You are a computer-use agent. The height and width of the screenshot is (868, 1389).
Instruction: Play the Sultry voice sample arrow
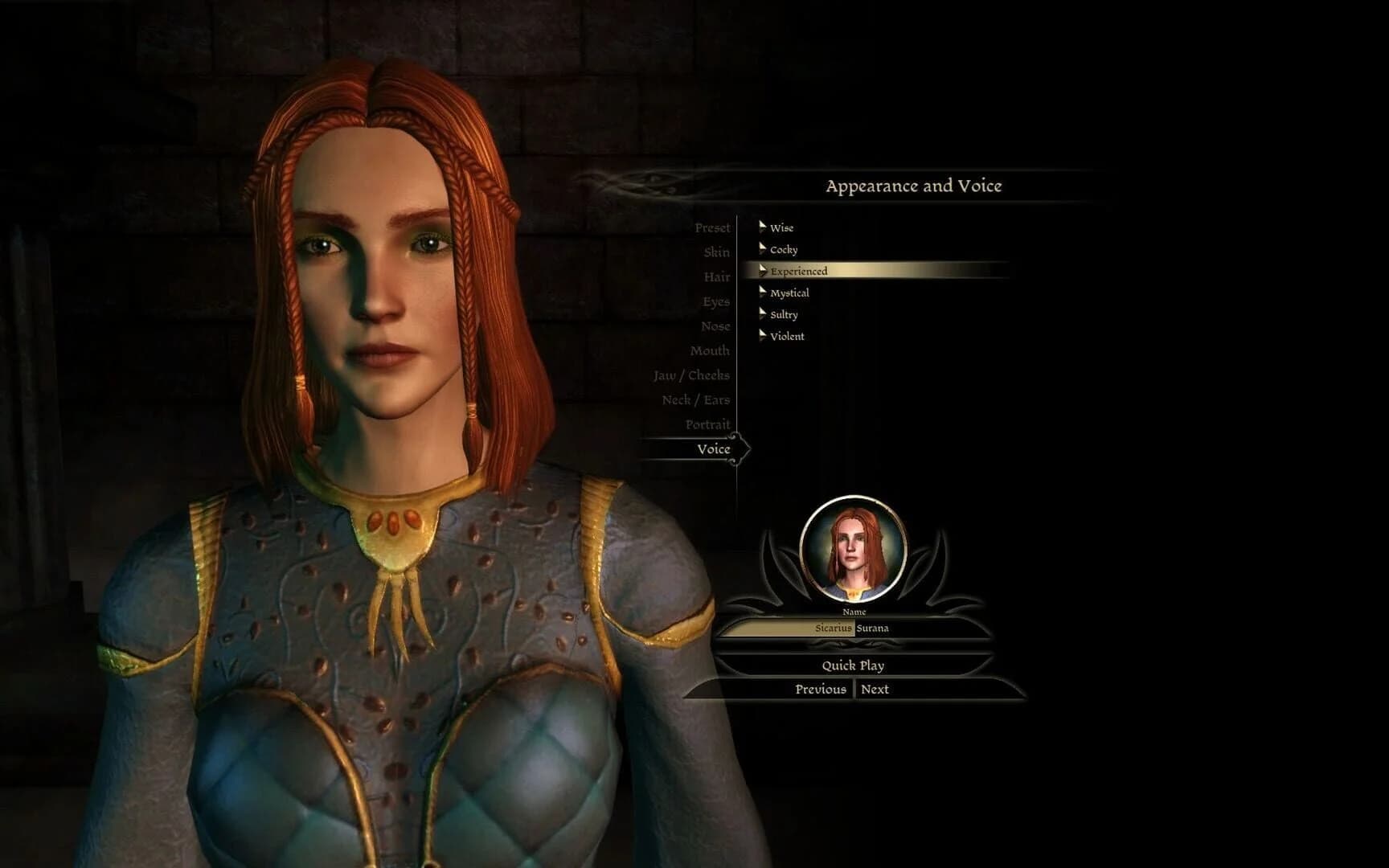pos(762,314)
